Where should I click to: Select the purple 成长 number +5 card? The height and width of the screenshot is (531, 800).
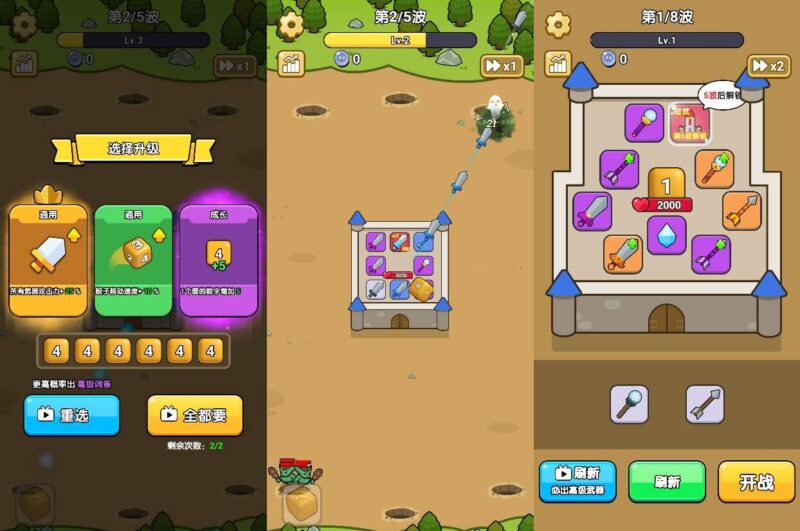tap(218, 260)
